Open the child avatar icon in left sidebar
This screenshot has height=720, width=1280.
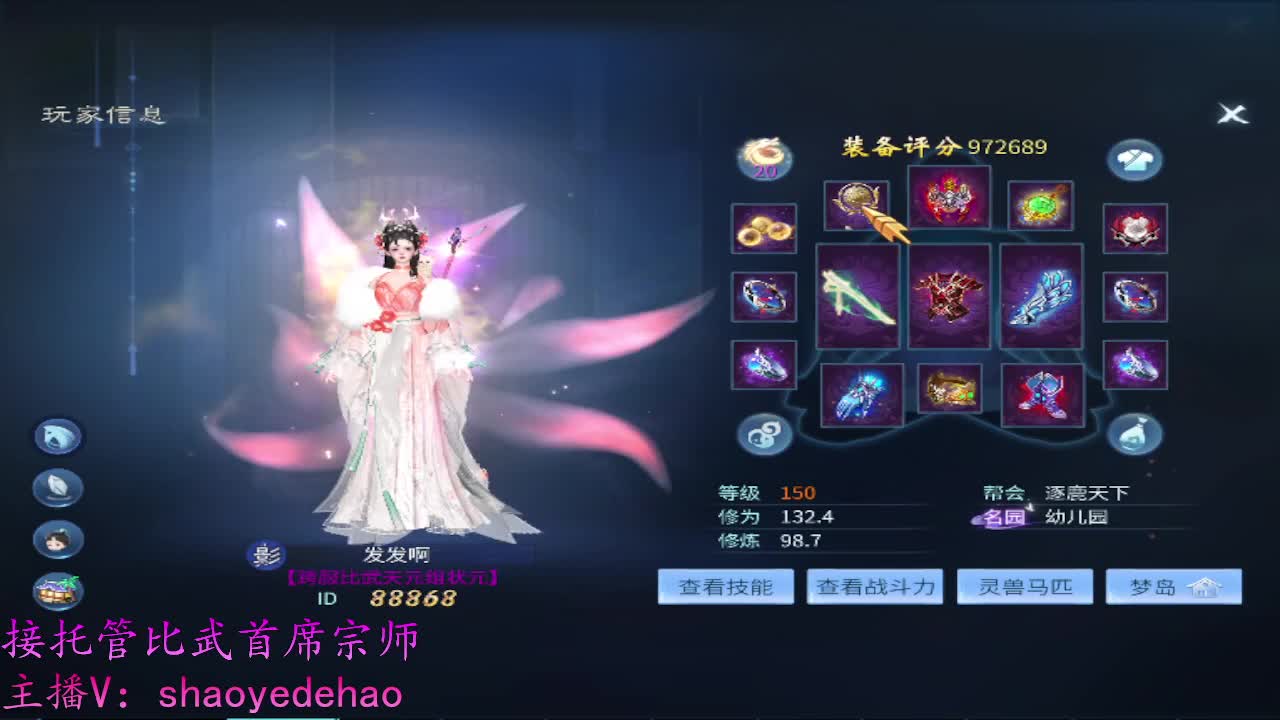point(57,540)
